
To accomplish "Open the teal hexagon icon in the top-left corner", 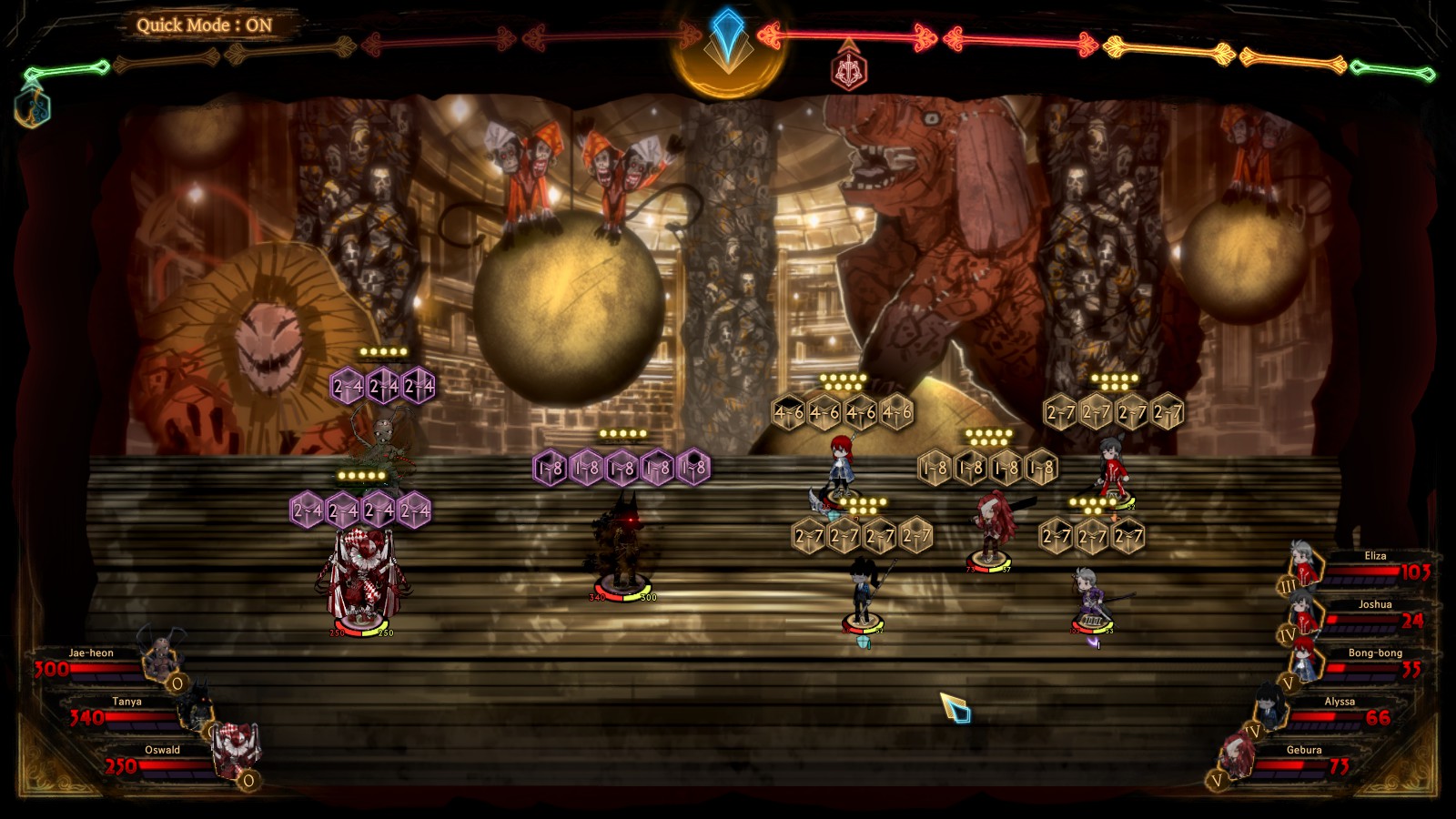I will 32,106.
